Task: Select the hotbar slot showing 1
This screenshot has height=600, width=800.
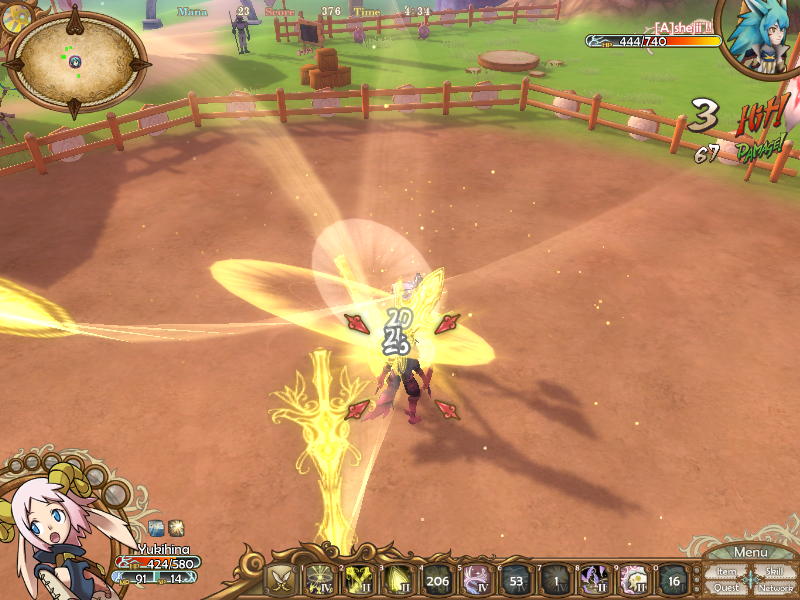Action: (x=554, y=579)
